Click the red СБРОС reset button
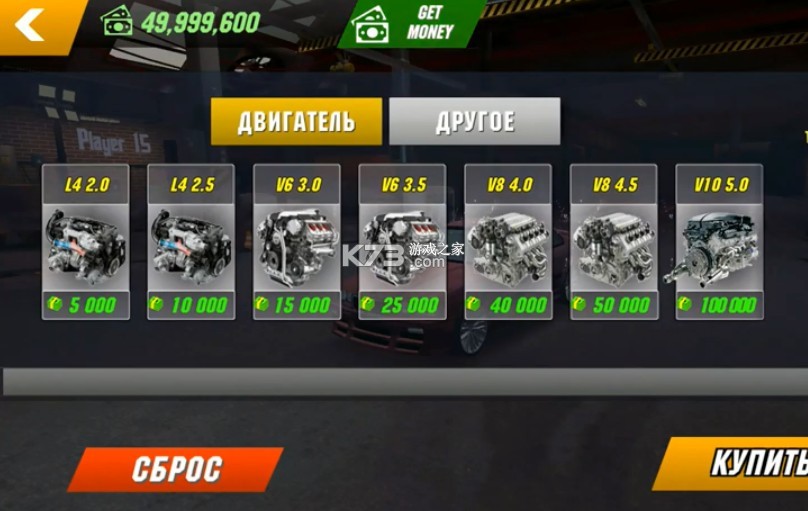Image resolution: width=808 pixels, height=511 pixels. click(x=176, y=469)
